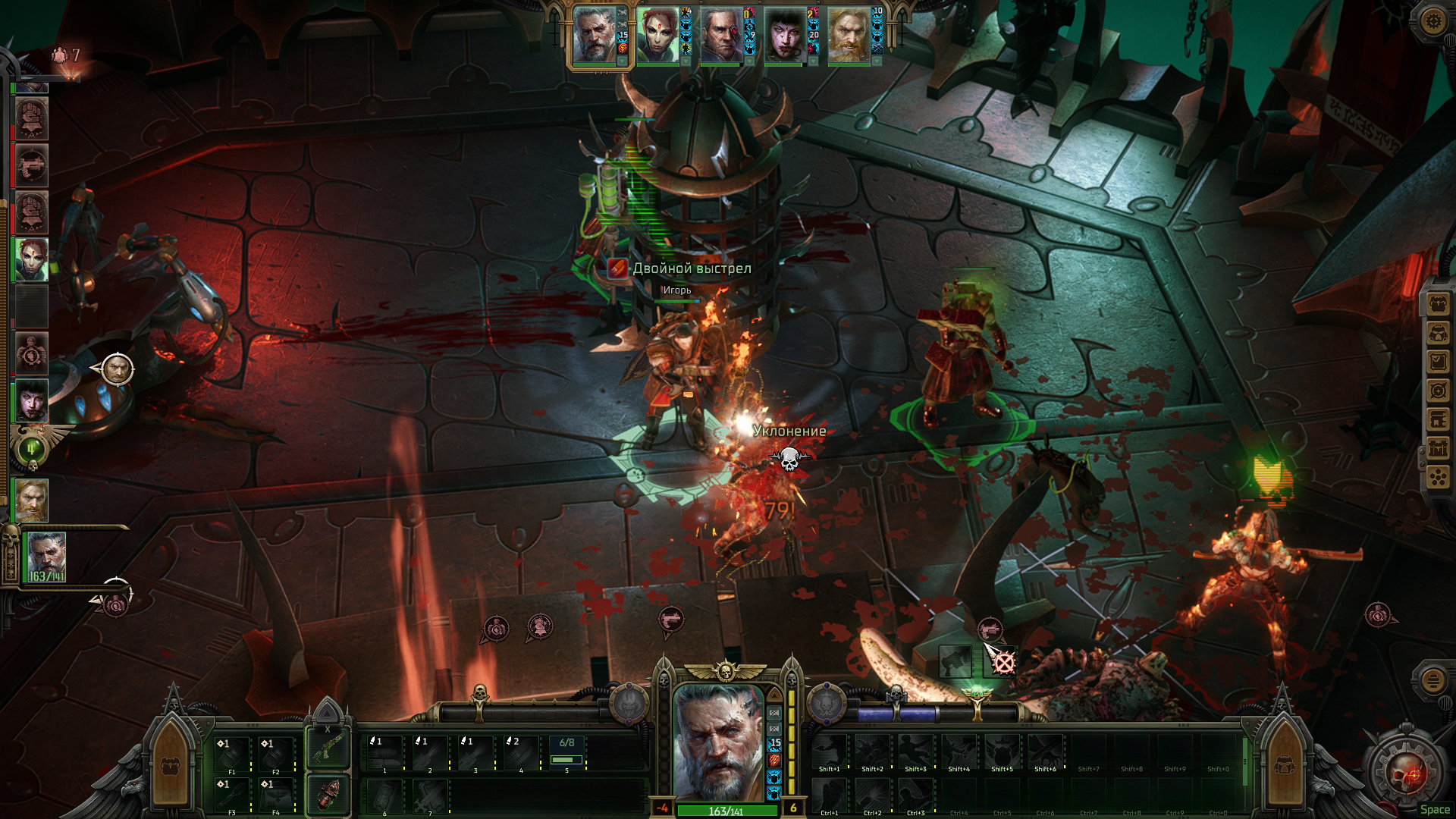Activate weapon ability in slot 4
Viewport: 1456px width, 819px height.
pos(521,754)
